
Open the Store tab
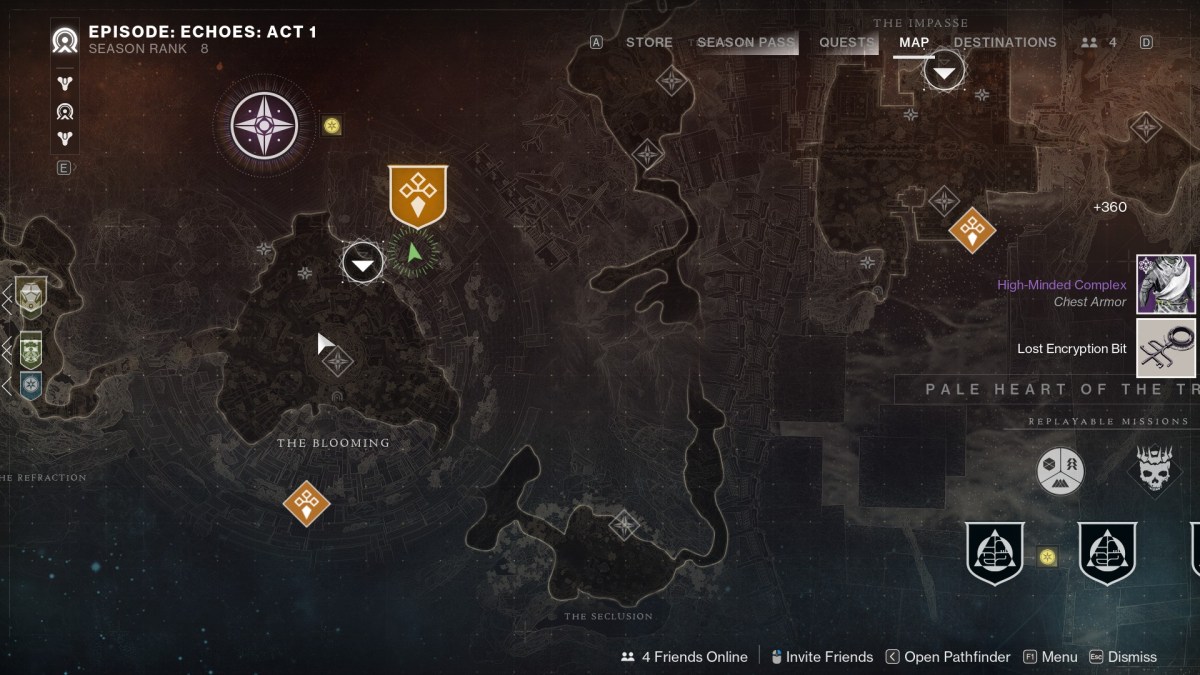[x=649, y=42]
